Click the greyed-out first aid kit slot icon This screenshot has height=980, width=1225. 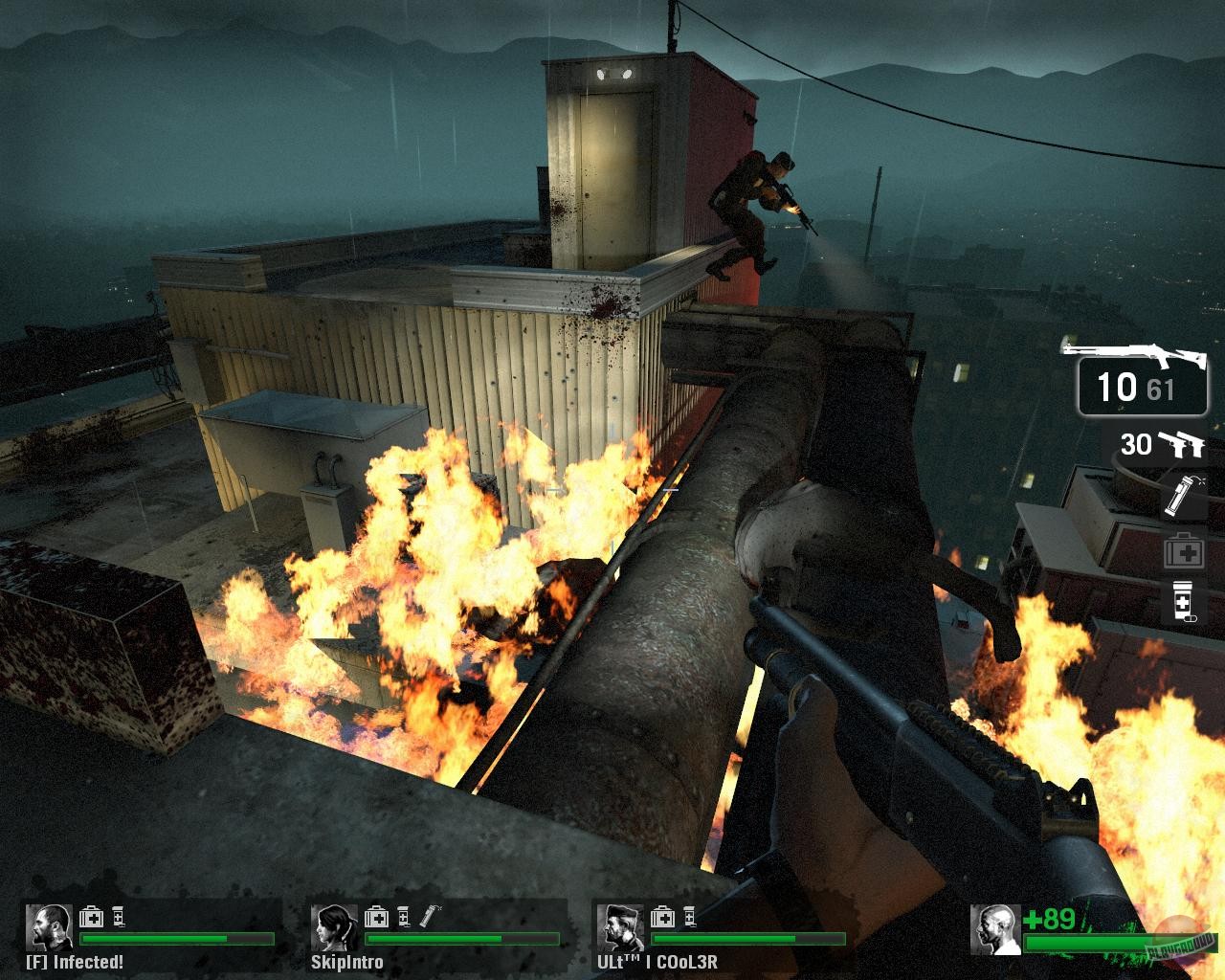[x=1184, y=552]
